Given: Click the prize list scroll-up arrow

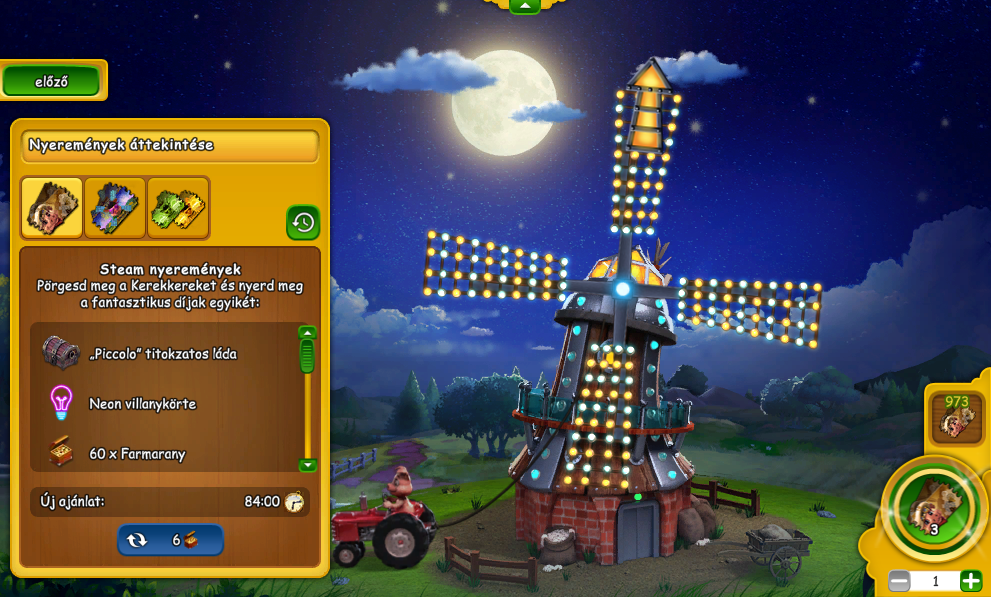Looking at the screenshot, I should point(307,332).
